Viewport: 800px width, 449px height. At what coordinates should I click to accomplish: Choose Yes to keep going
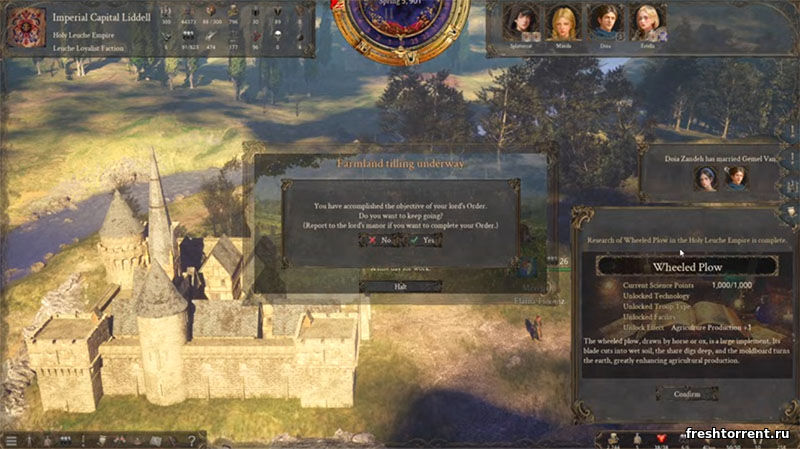pos(424,240)
